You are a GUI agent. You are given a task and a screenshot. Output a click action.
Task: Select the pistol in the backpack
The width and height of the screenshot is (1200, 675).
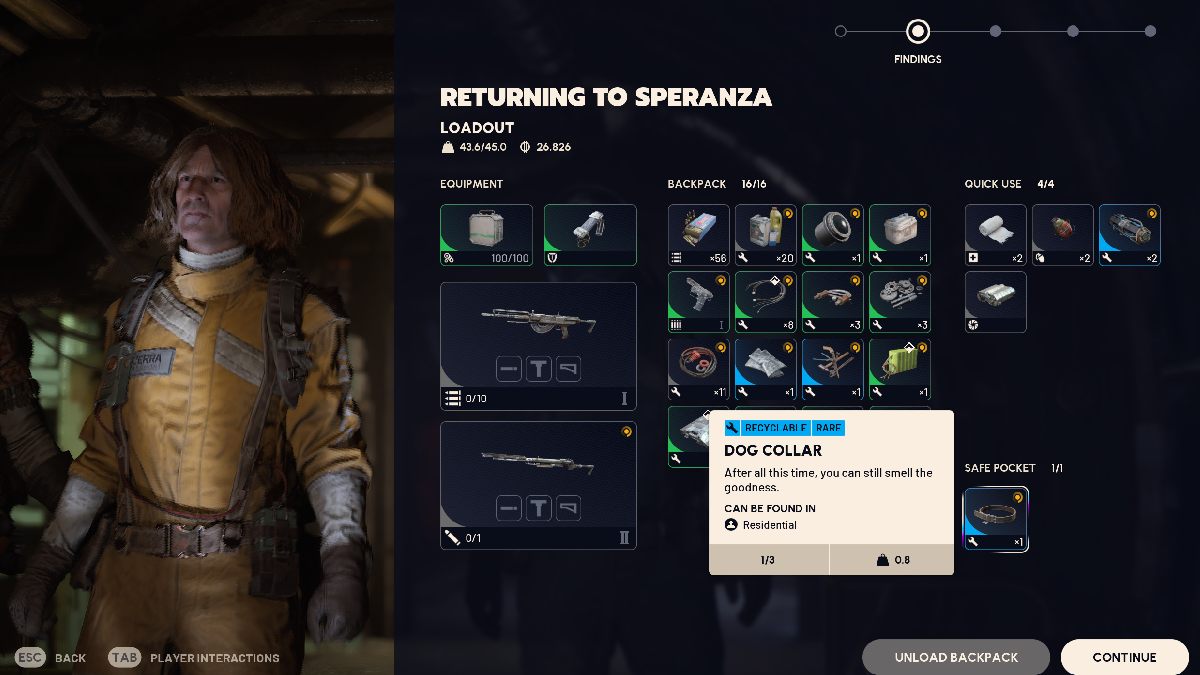(698, 302)
